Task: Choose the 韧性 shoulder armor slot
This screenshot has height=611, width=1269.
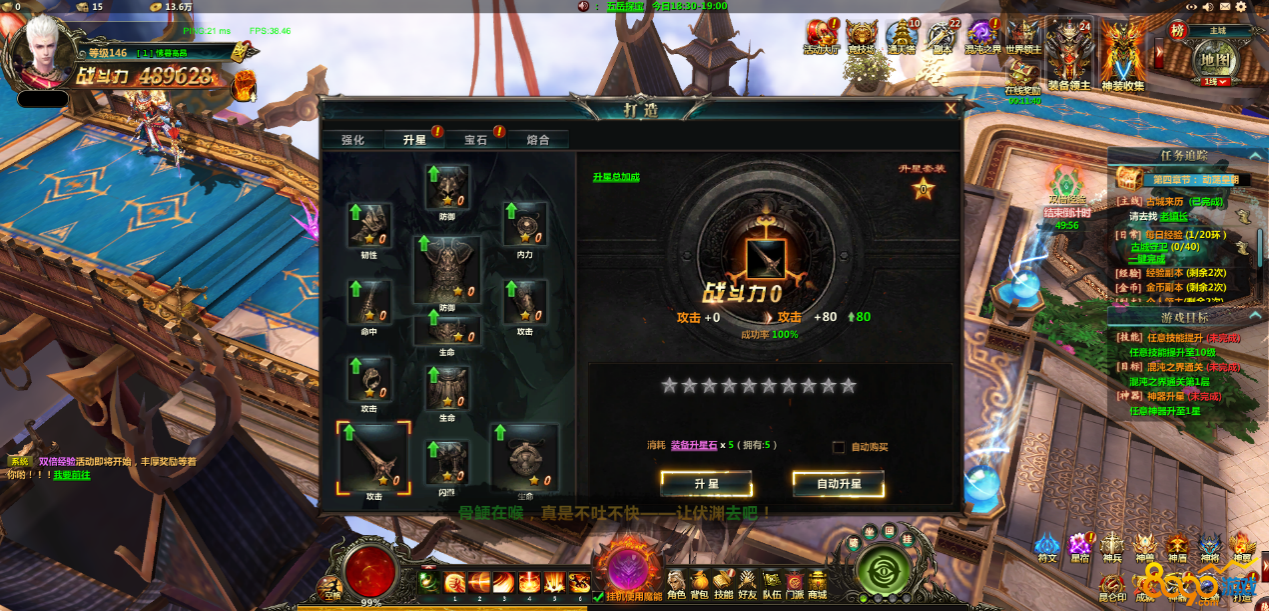Action: 369,225
